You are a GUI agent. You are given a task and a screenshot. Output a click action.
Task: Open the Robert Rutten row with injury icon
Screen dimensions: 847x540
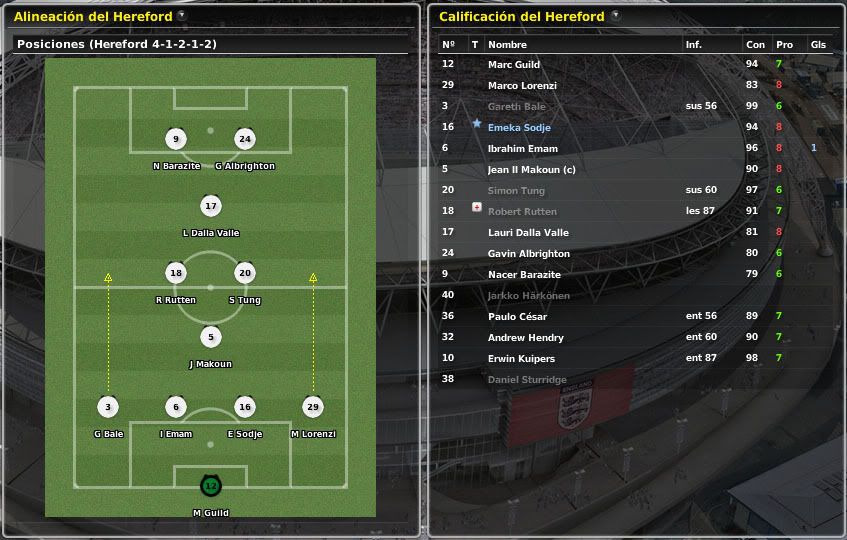tap(523, 211)
